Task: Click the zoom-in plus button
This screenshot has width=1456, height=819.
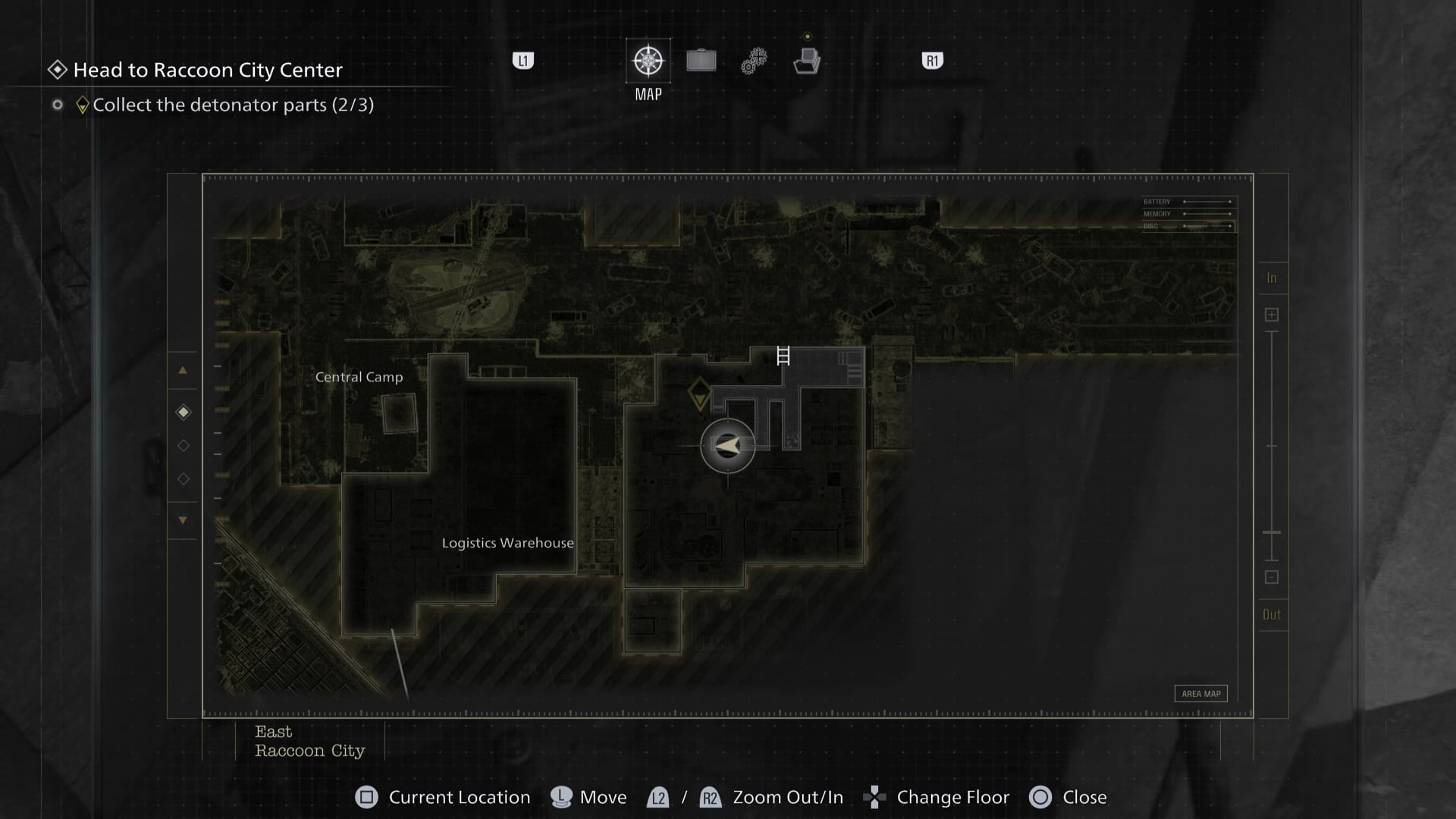Action: [x=1272, y=315]
